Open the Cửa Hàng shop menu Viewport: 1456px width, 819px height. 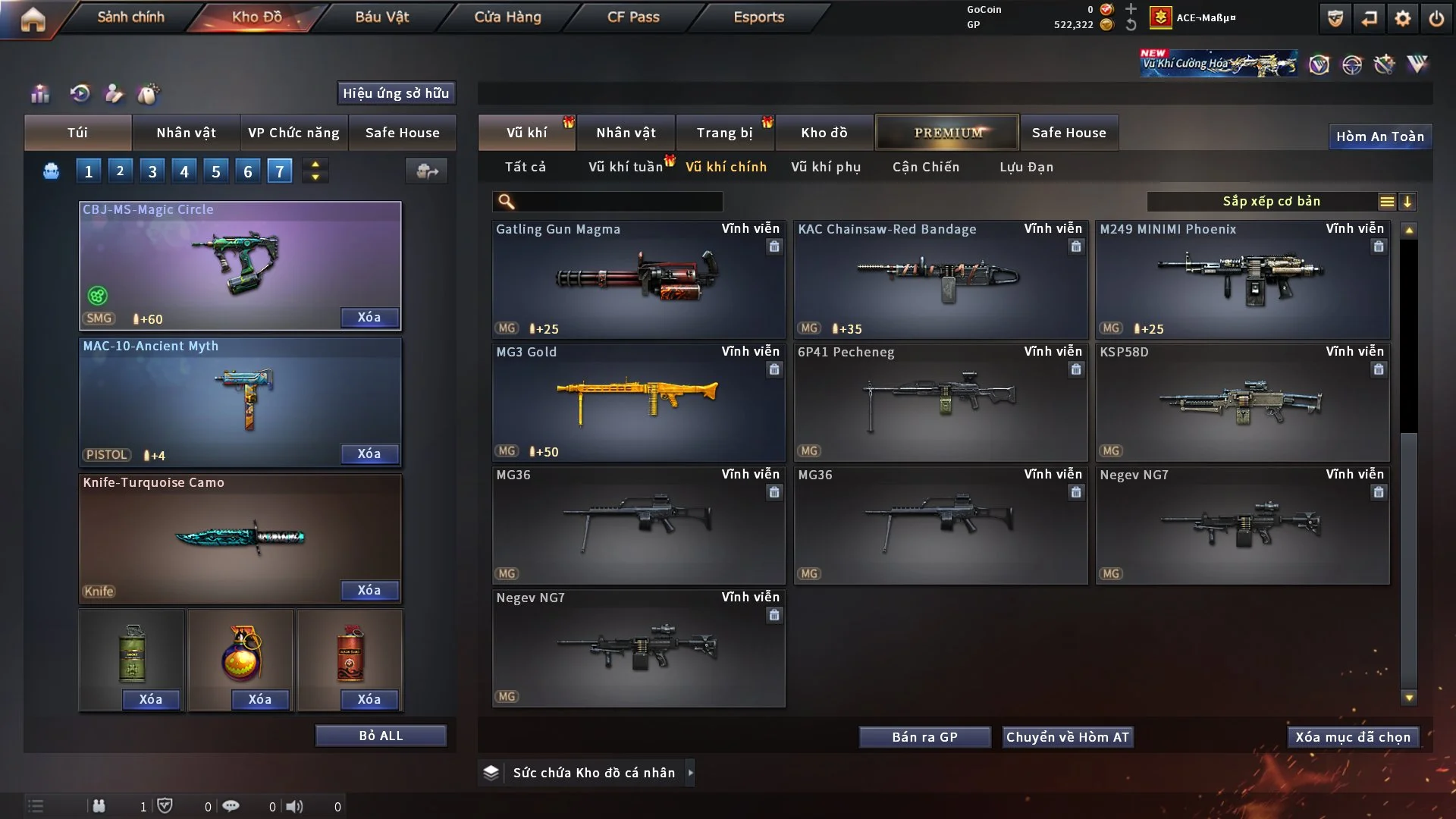(x=507, y=17)
